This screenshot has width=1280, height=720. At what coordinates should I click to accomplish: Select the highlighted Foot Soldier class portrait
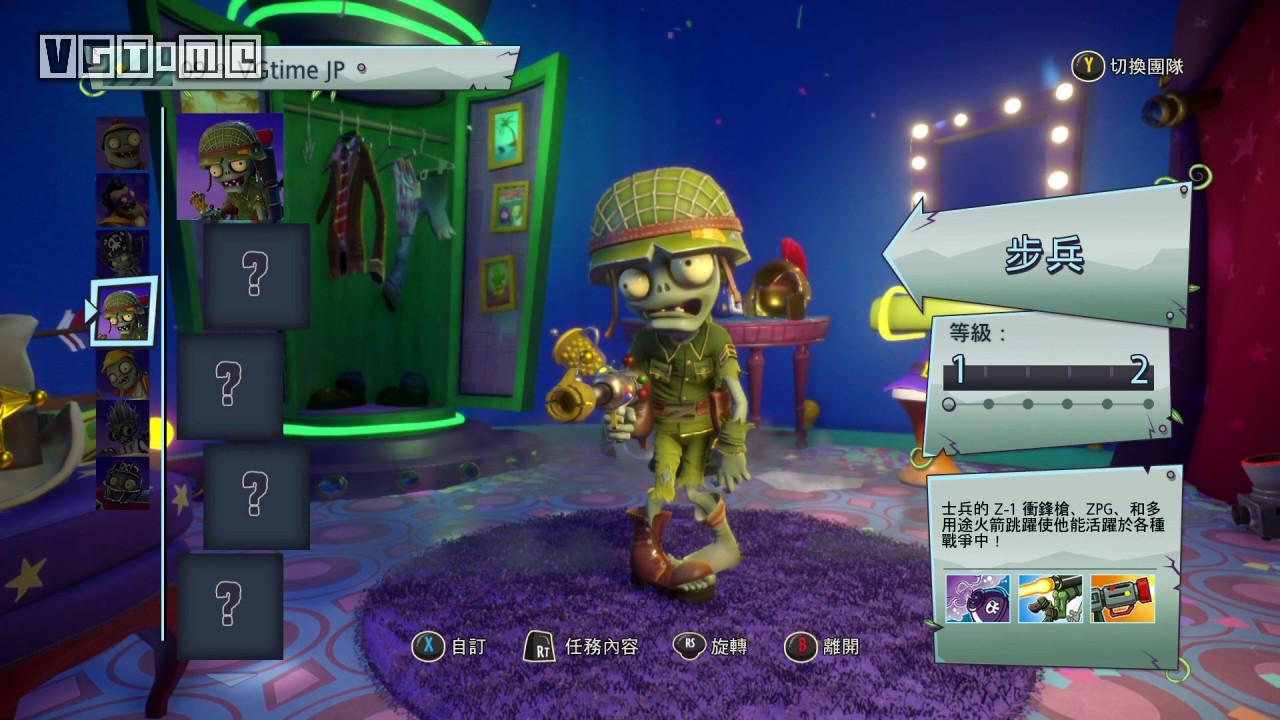(x=125, y=311)
